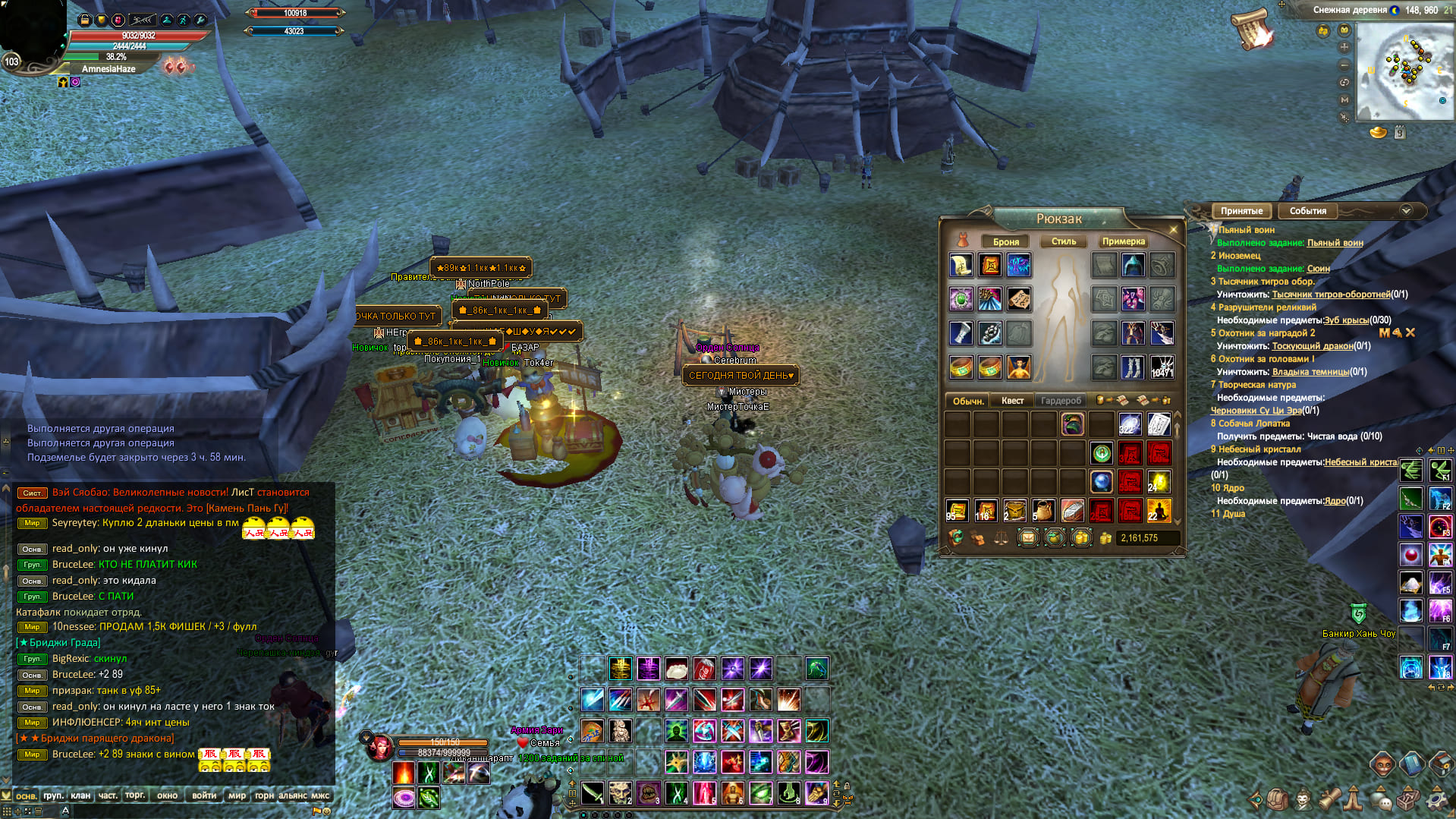1456x819 pixels.
Task: Open the calendar icon below the minimap
Action: point(1400,133)
